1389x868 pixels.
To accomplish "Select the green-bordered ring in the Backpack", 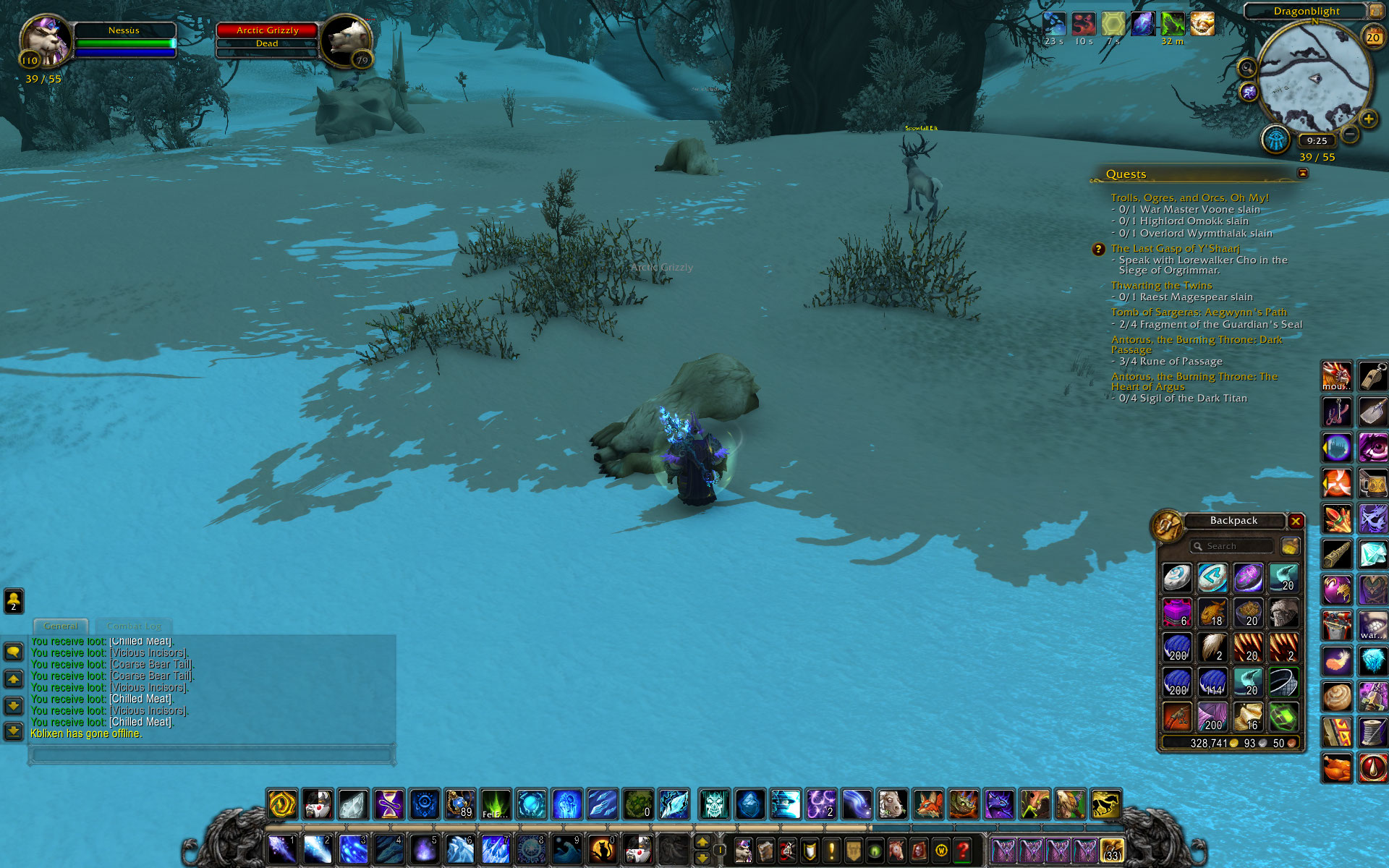I will pyautogui.click(x=1283, y=683).
